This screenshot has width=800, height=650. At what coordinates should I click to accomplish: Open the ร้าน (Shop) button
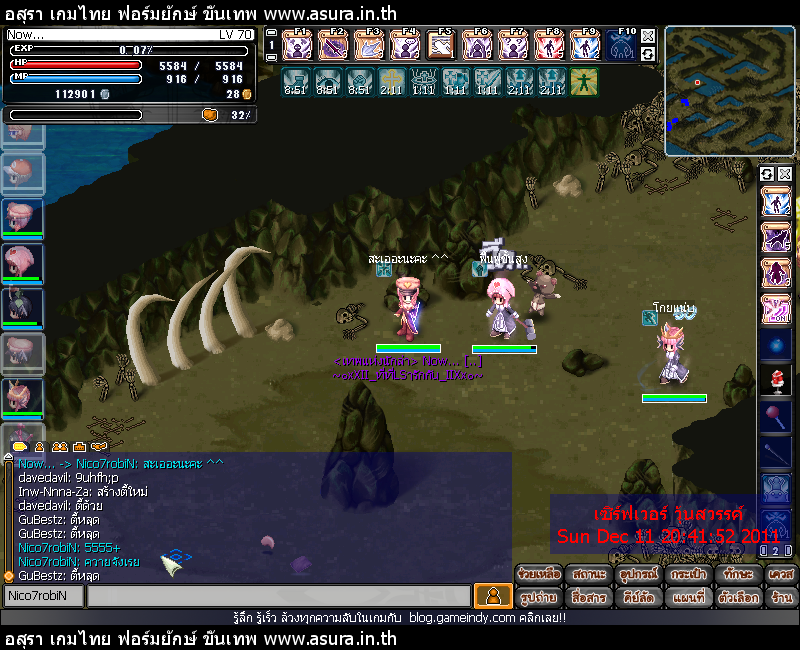click(781, 597)
